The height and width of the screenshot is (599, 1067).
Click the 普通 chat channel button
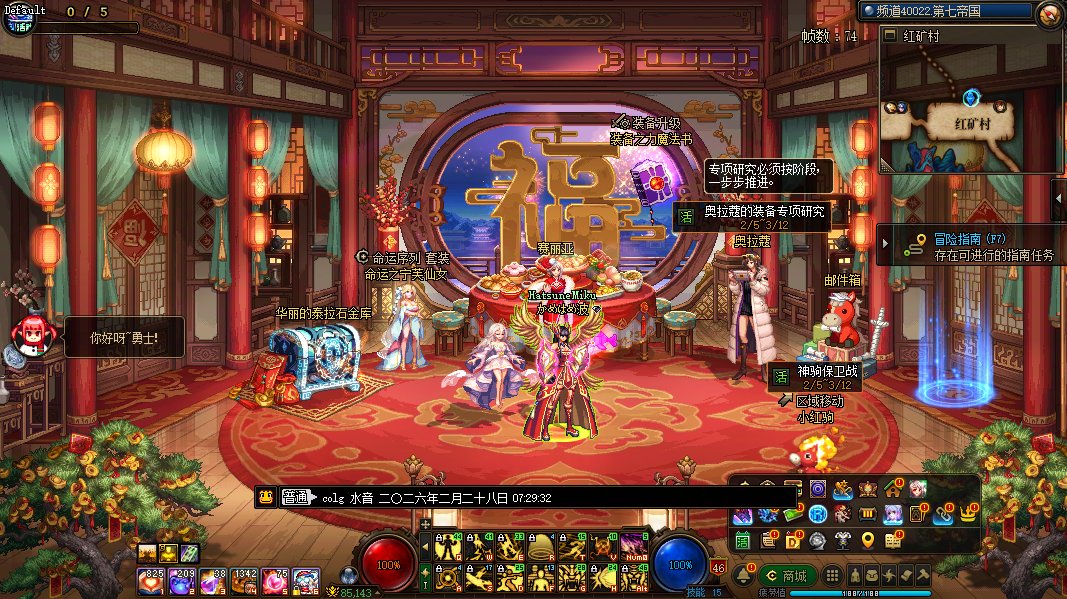pyautogui.click(x=296, y=497)
